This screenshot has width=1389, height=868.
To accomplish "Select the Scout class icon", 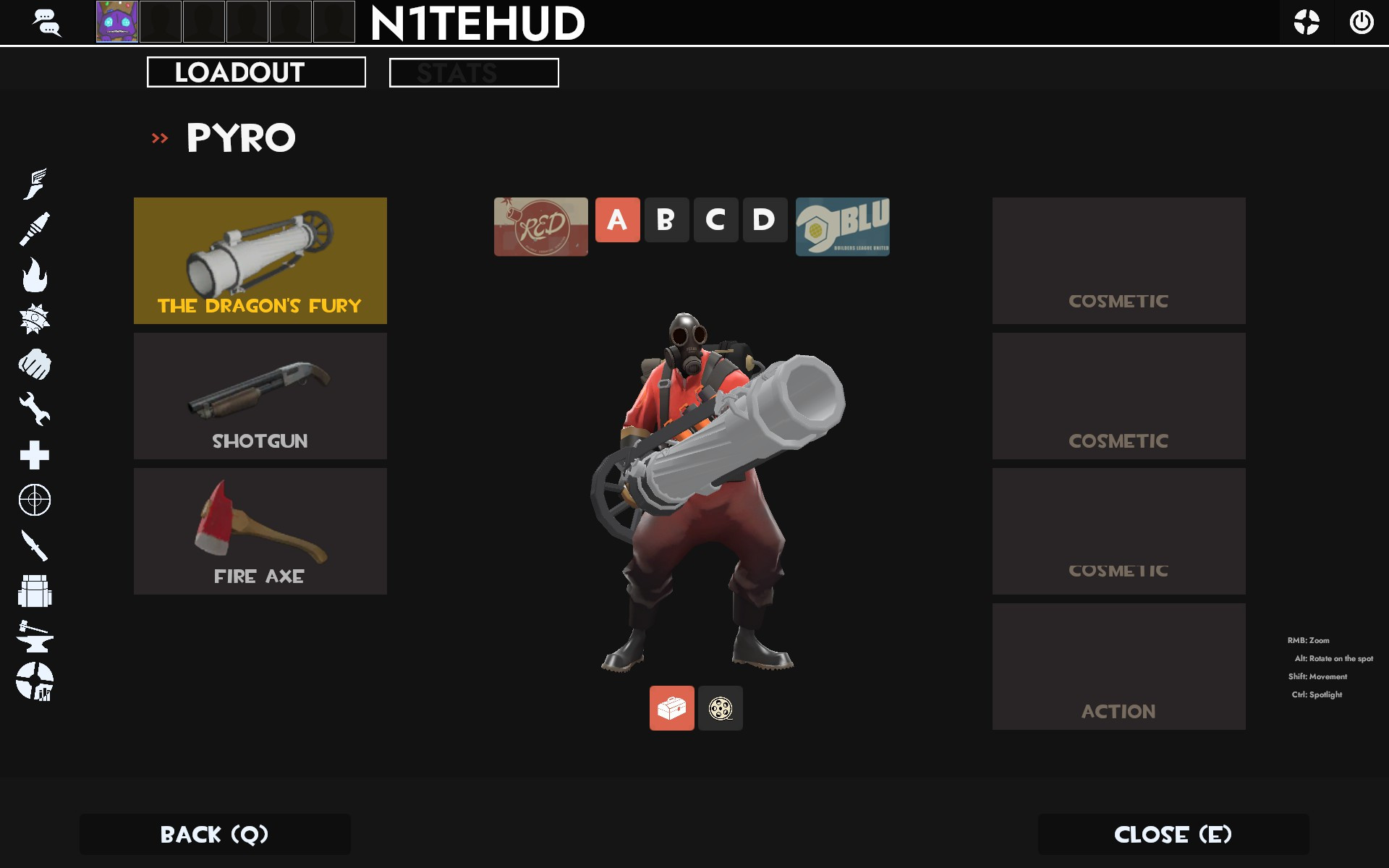I will pyautogui.click(x=36, y=182).
